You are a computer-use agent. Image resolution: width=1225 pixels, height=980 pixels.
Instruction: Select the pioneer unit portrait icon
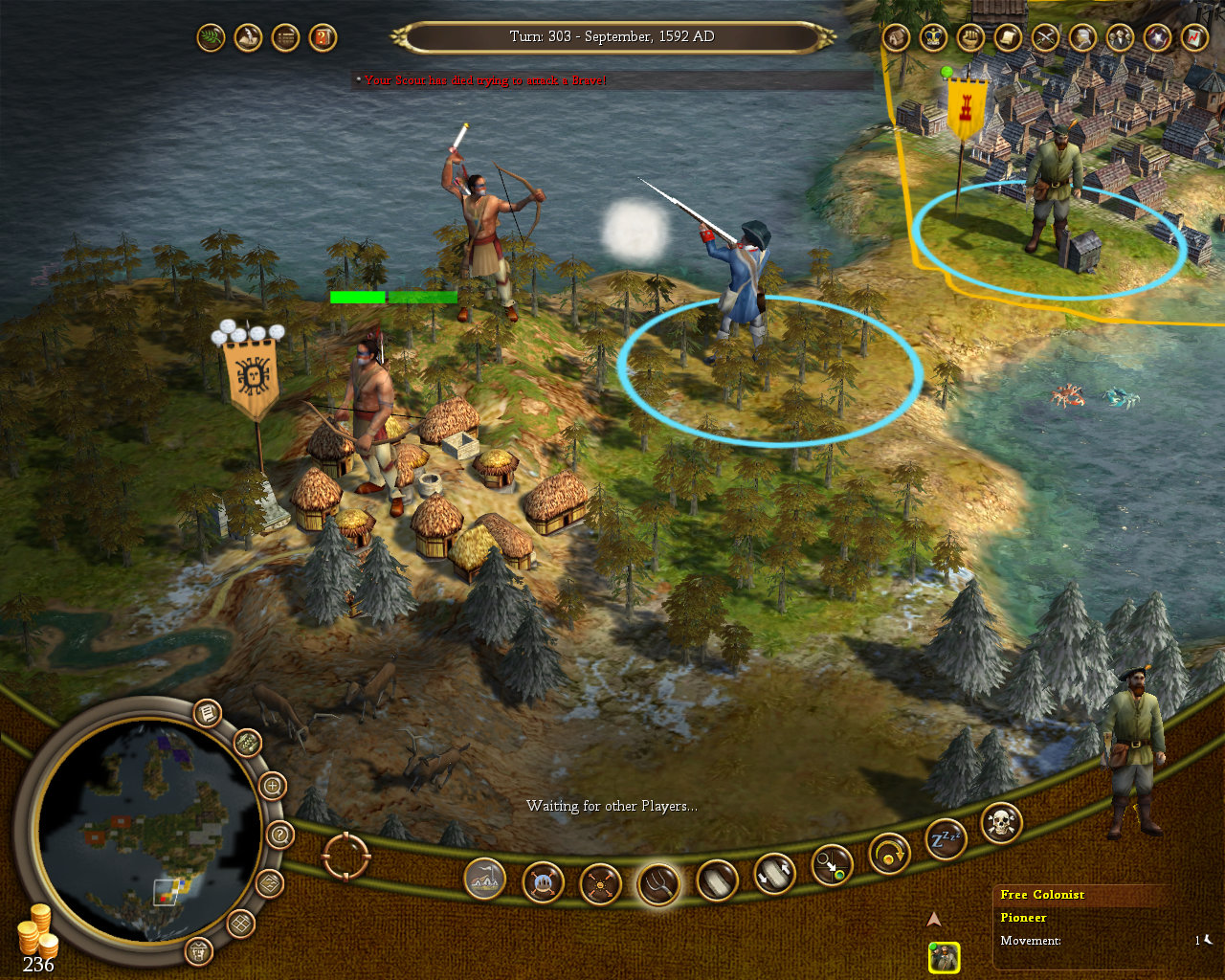point(944,957)
